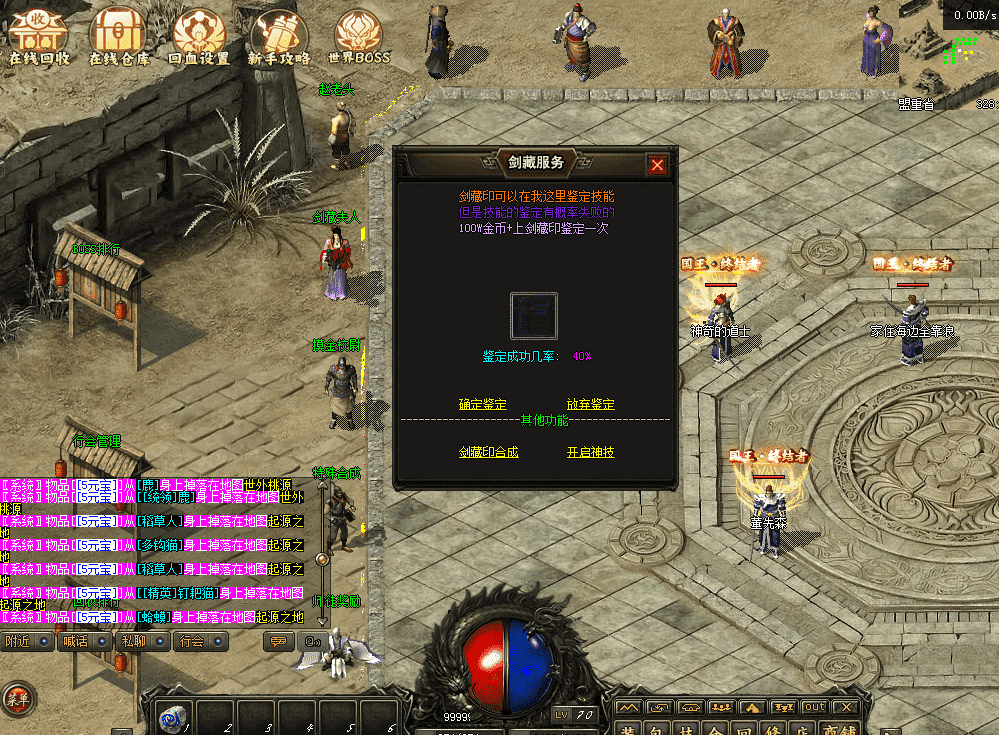Confirm appraisal with 确定鉴定
The width and height of the screenshot is (999, 735).
(482, 404)
